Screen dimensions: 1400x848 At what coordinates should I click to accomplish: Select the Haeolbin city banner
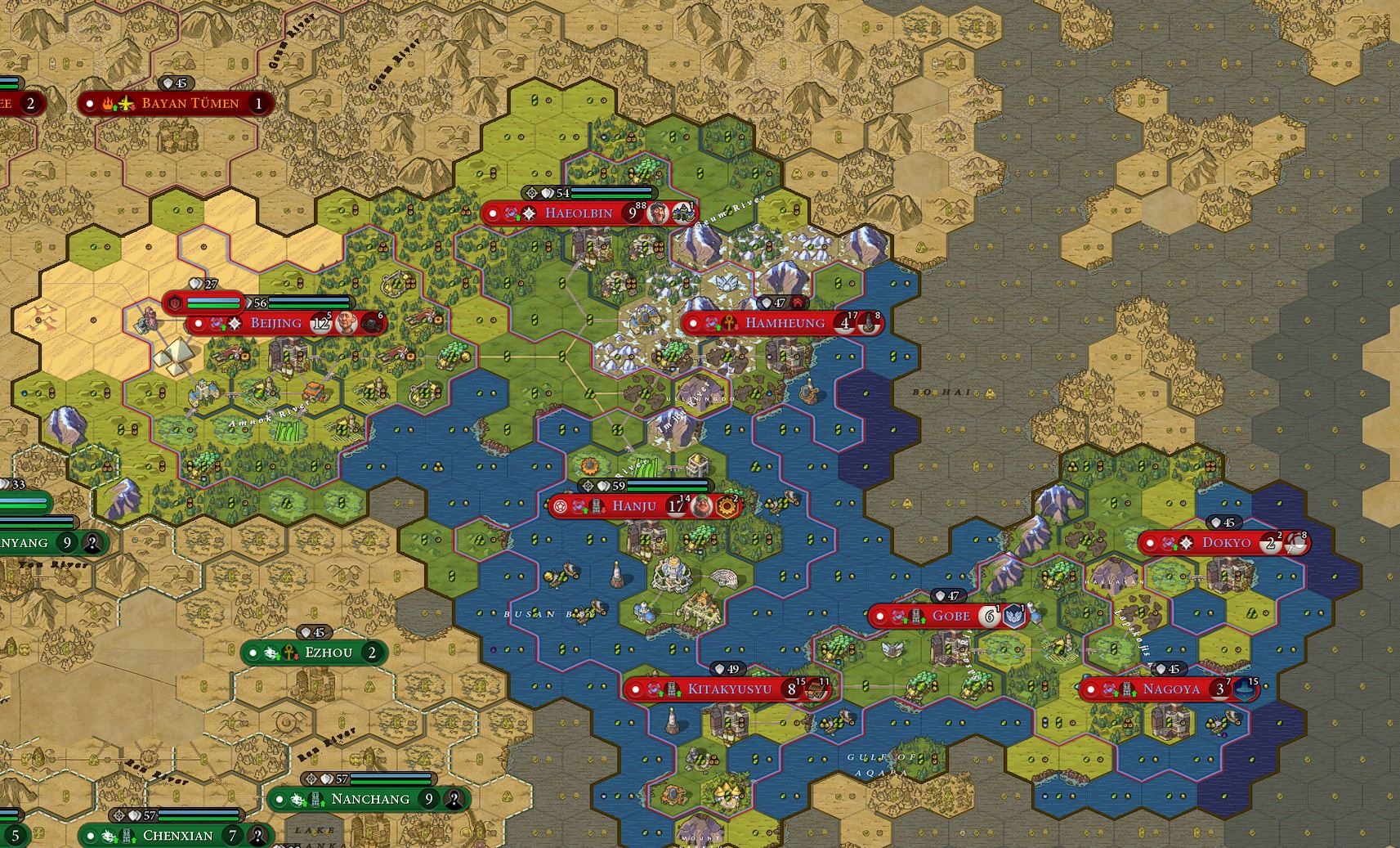(579, 213)
